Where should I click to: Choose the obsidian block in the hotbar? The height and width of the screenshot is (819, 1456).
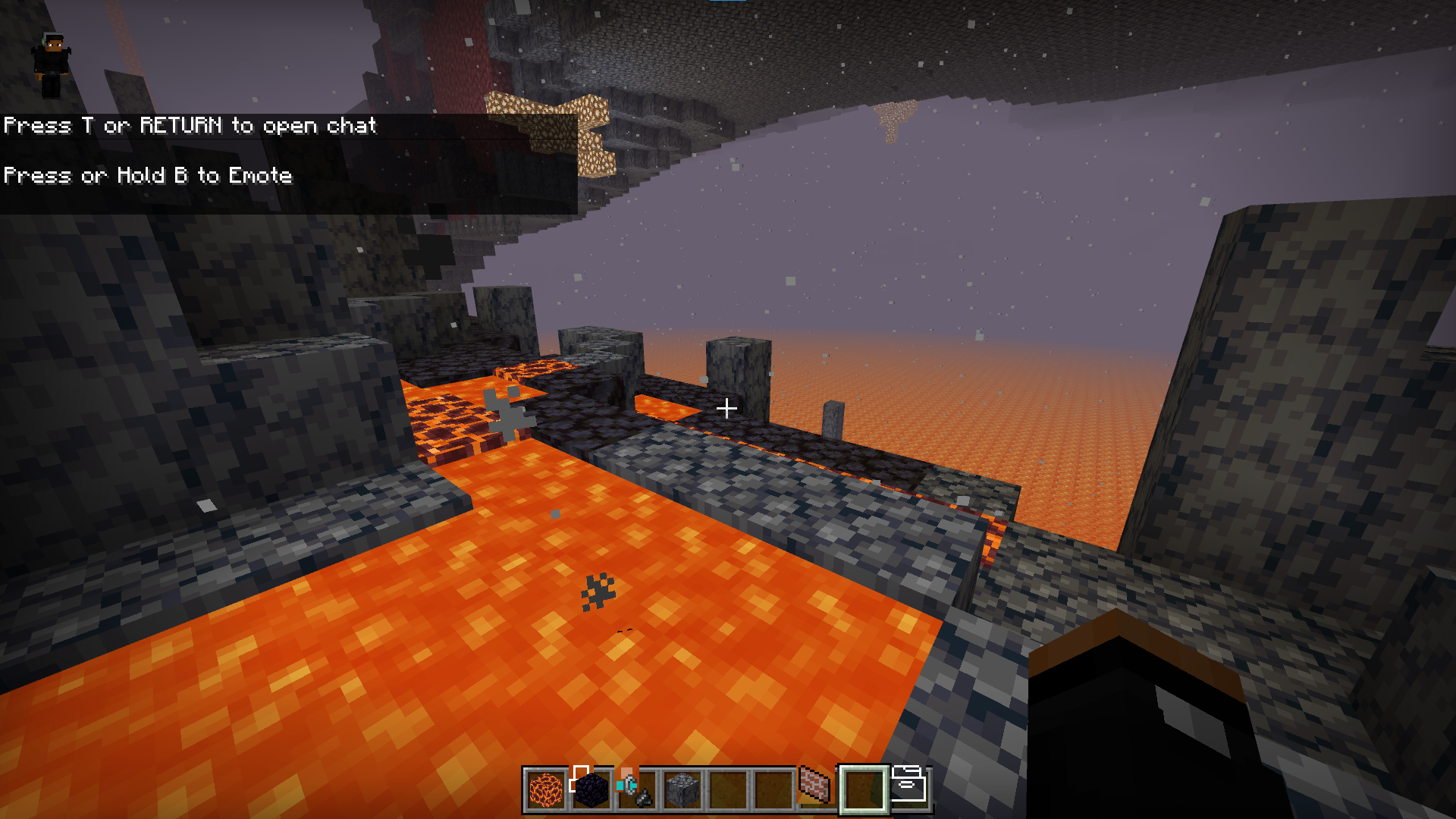[591, 789]
